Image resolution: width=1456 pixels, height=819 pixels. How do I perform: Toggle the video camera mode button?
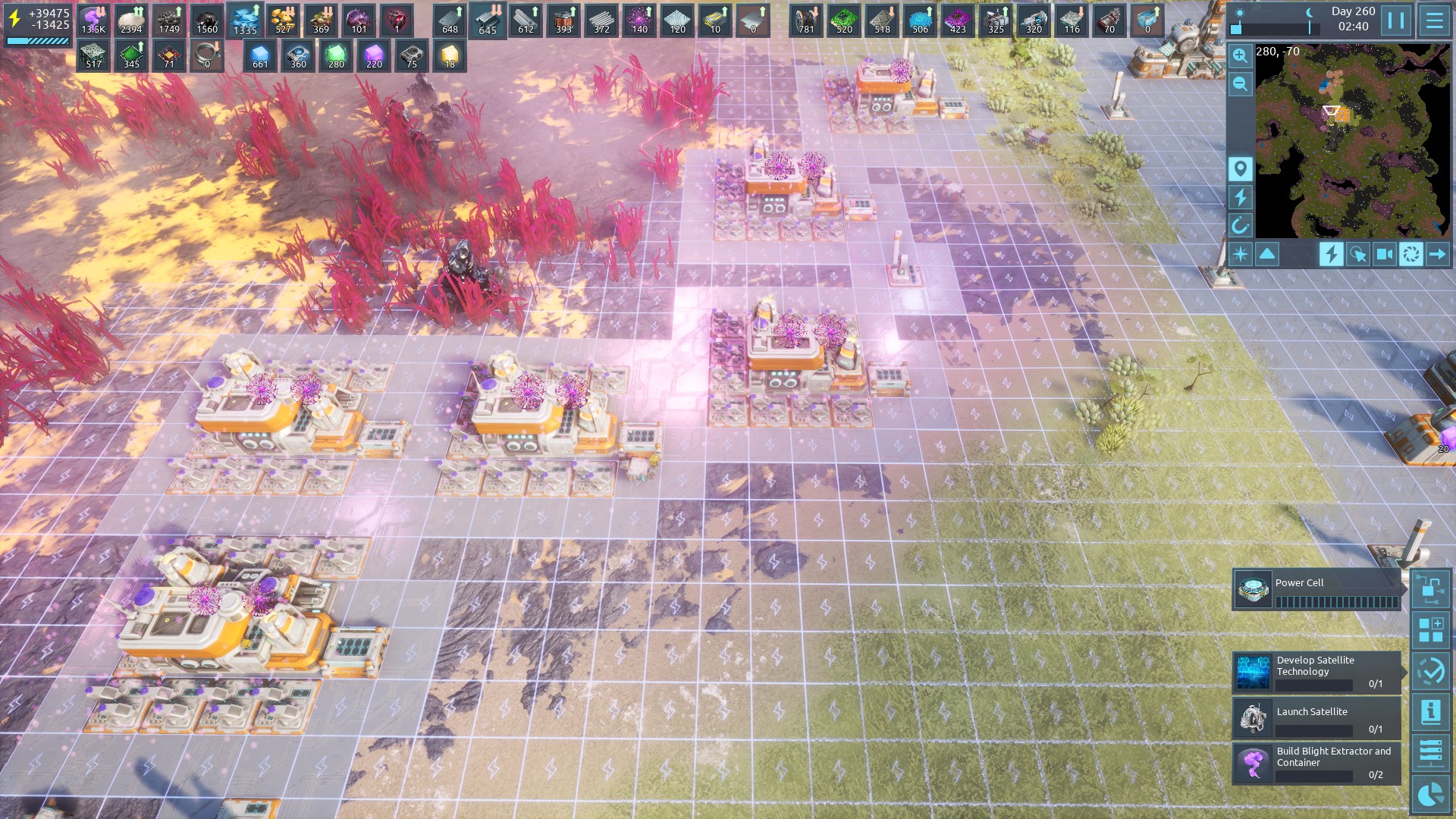click(x=1385, y=254)
